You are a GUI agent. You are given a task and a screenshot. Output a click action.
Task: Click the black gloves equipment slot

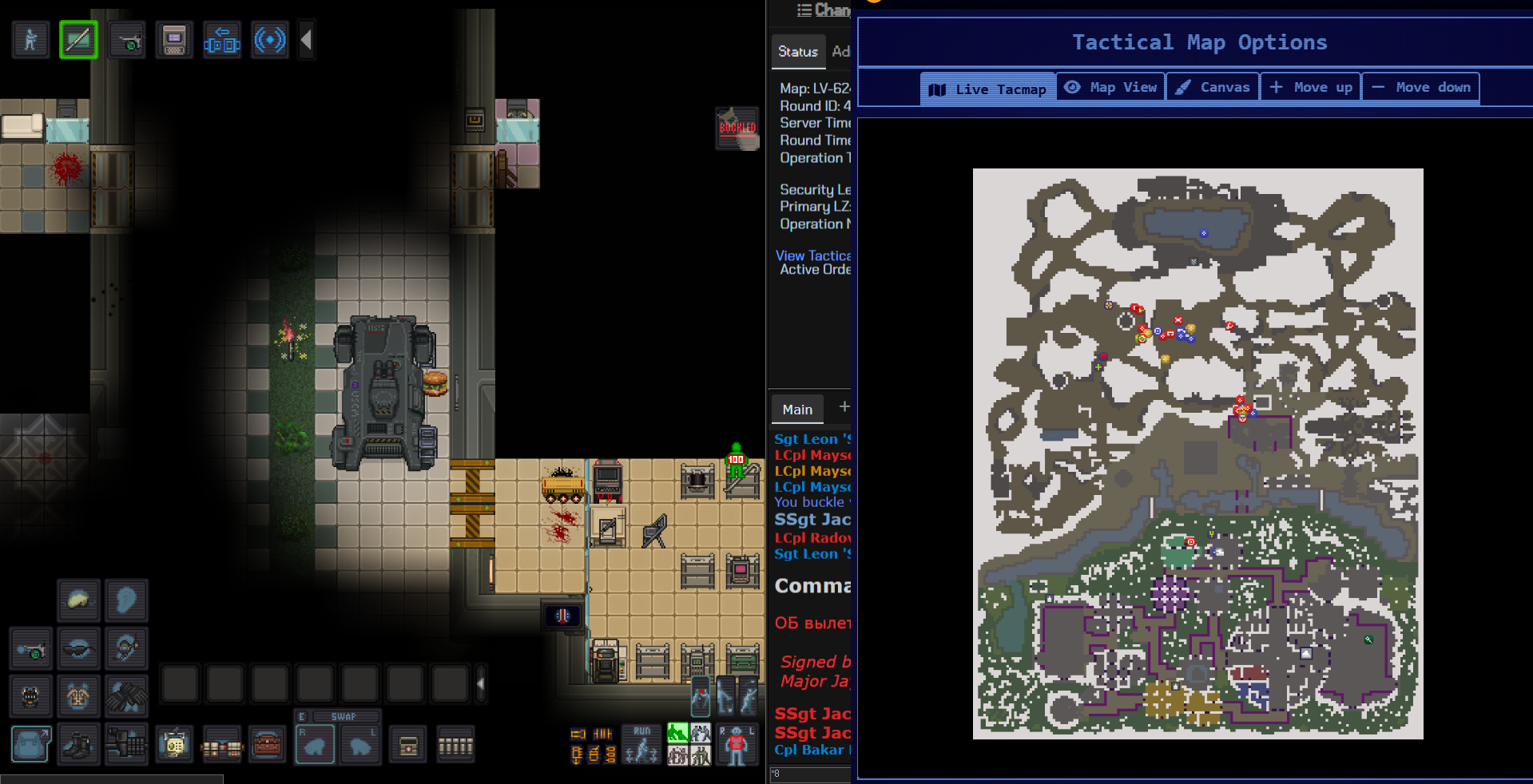pyautogui.click(x=126, y=696)
